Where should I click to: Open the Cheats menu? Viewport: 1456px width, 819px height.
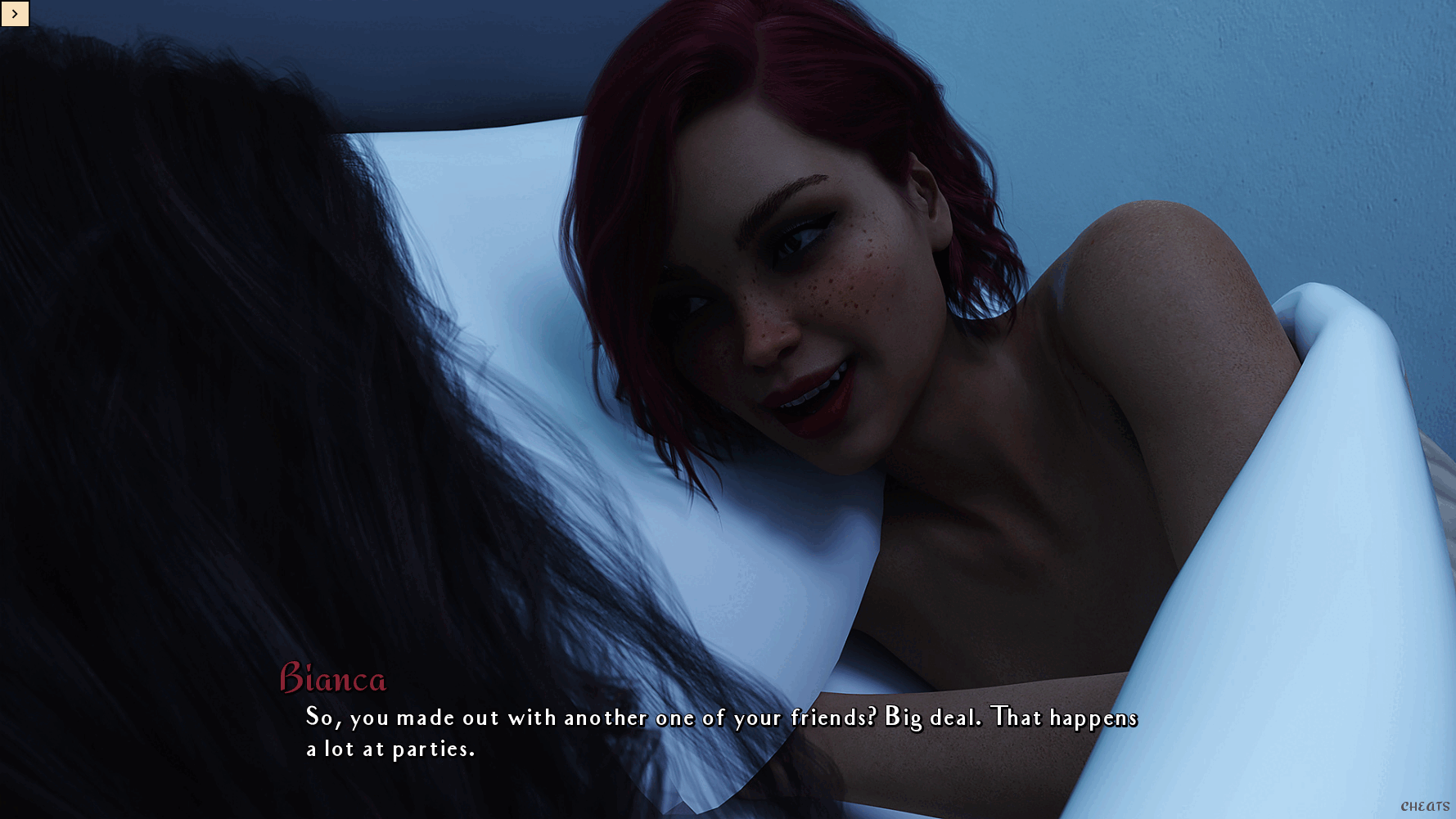click(1425, 807)
